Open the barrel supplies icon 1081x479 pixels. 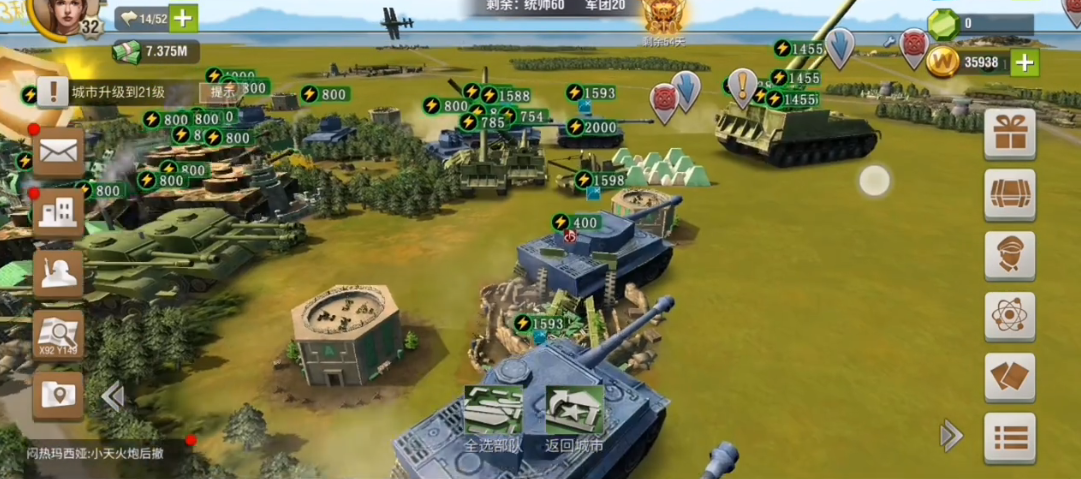pos(1009,194)
